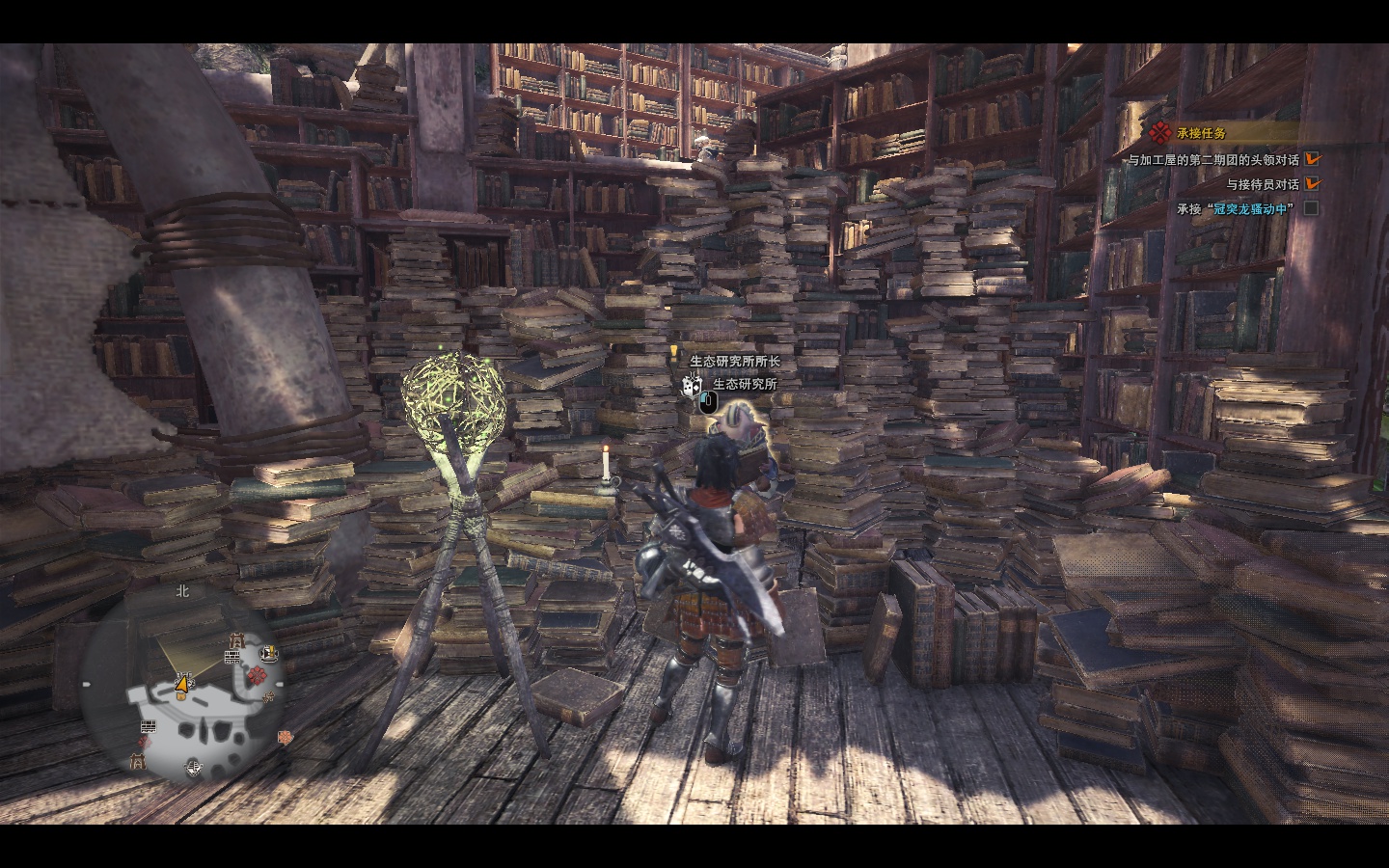Click the unchecked 冠突龙骚动中 objective box
The image size is (1389, 868).
(x=1311, y=208)
